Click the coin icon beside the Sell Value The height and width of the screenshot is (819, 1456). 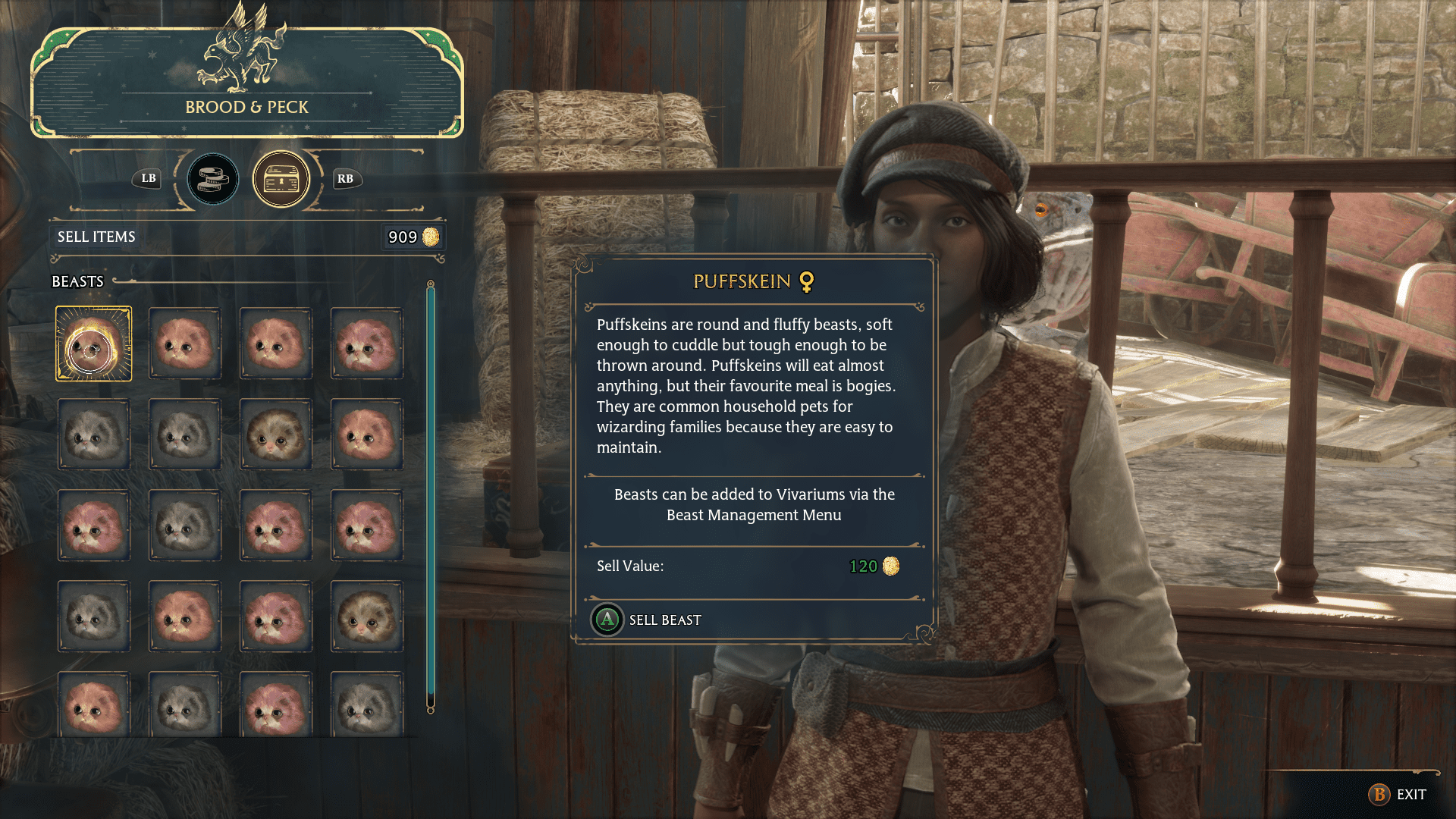(890, 567)
